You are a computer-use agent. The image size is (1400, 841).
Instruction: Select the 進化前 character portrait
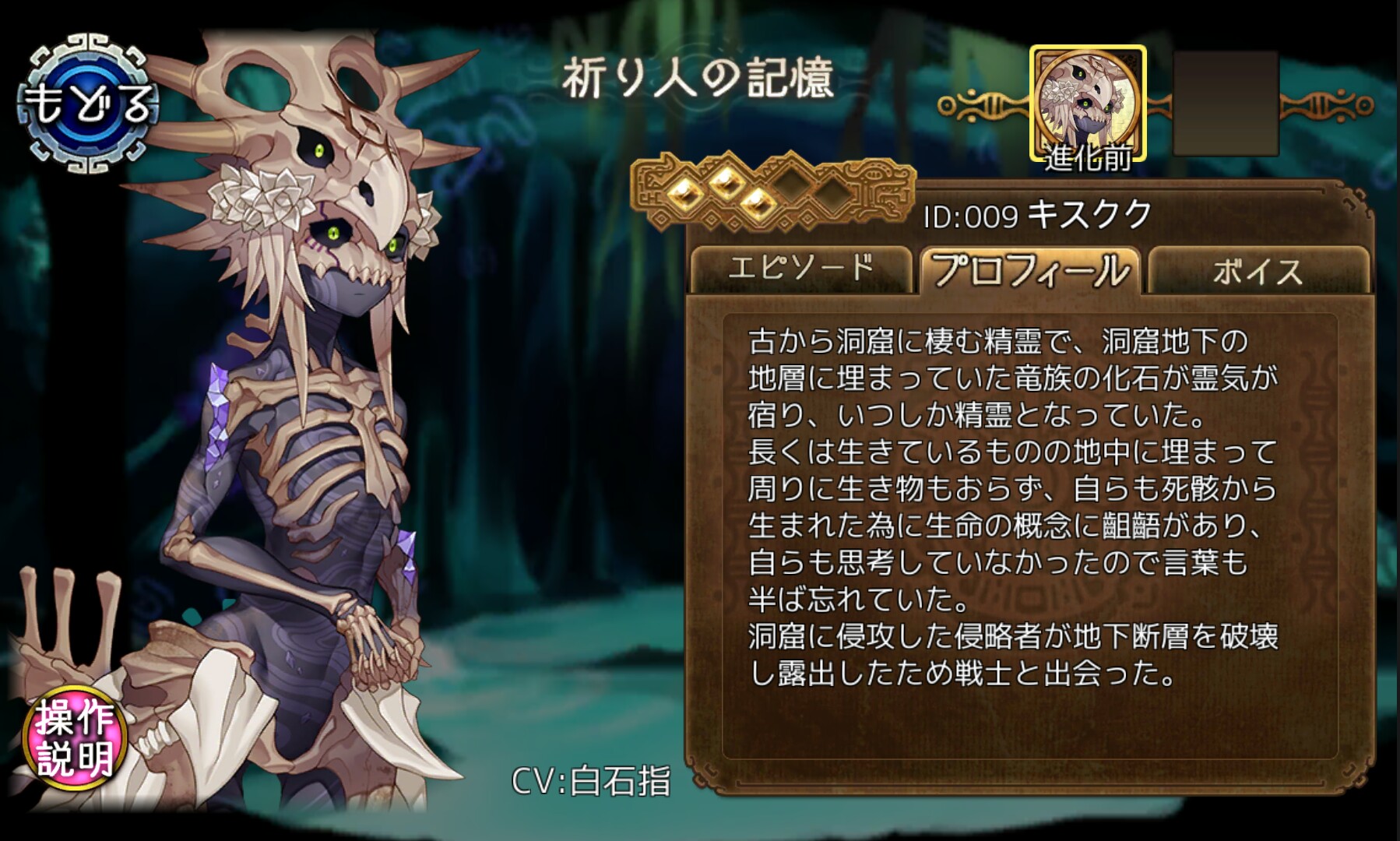[1088, 104]
